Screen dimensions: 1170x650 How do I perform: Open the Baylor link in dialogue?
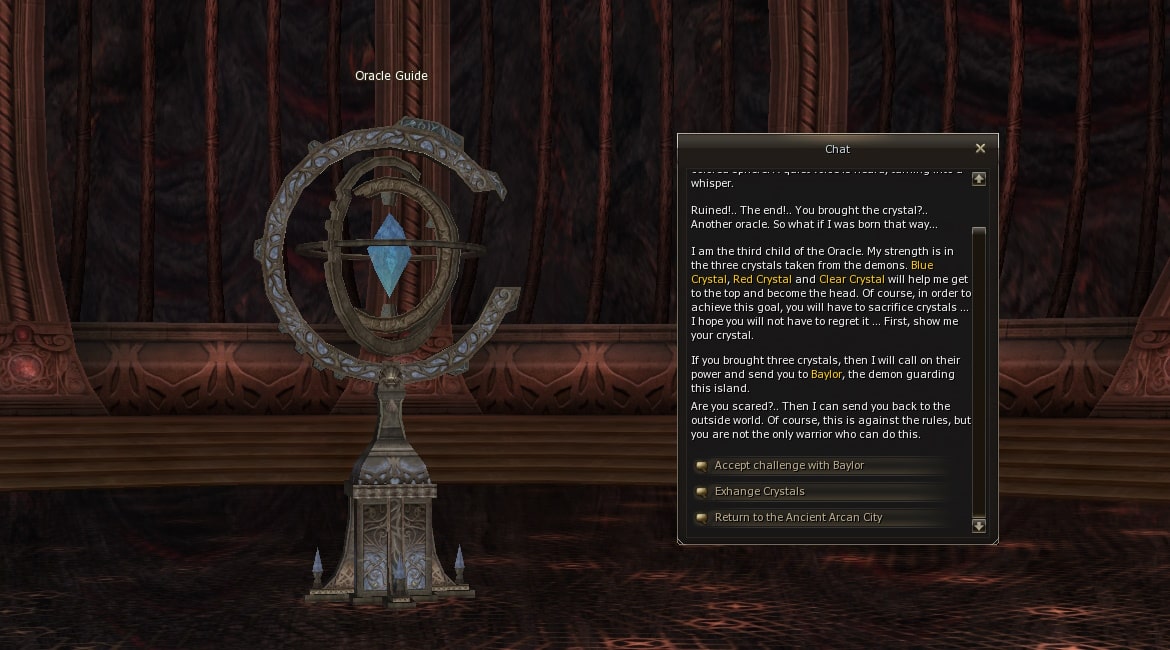826,375
